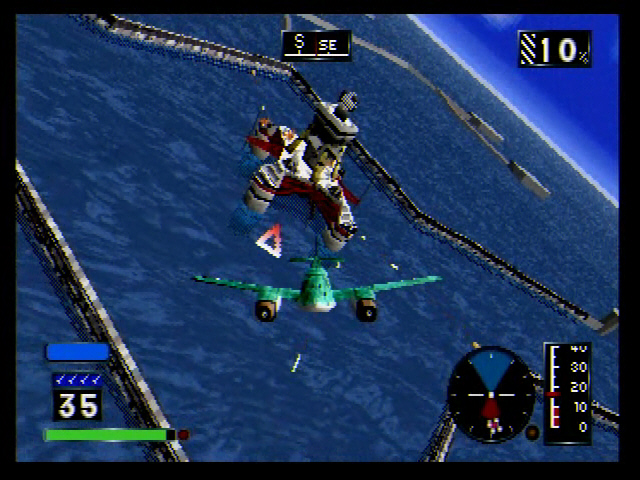This screenshot has width=640, height=480.
Task: Click the striped icon beside 10%
Action: click(x=530, y=48)
